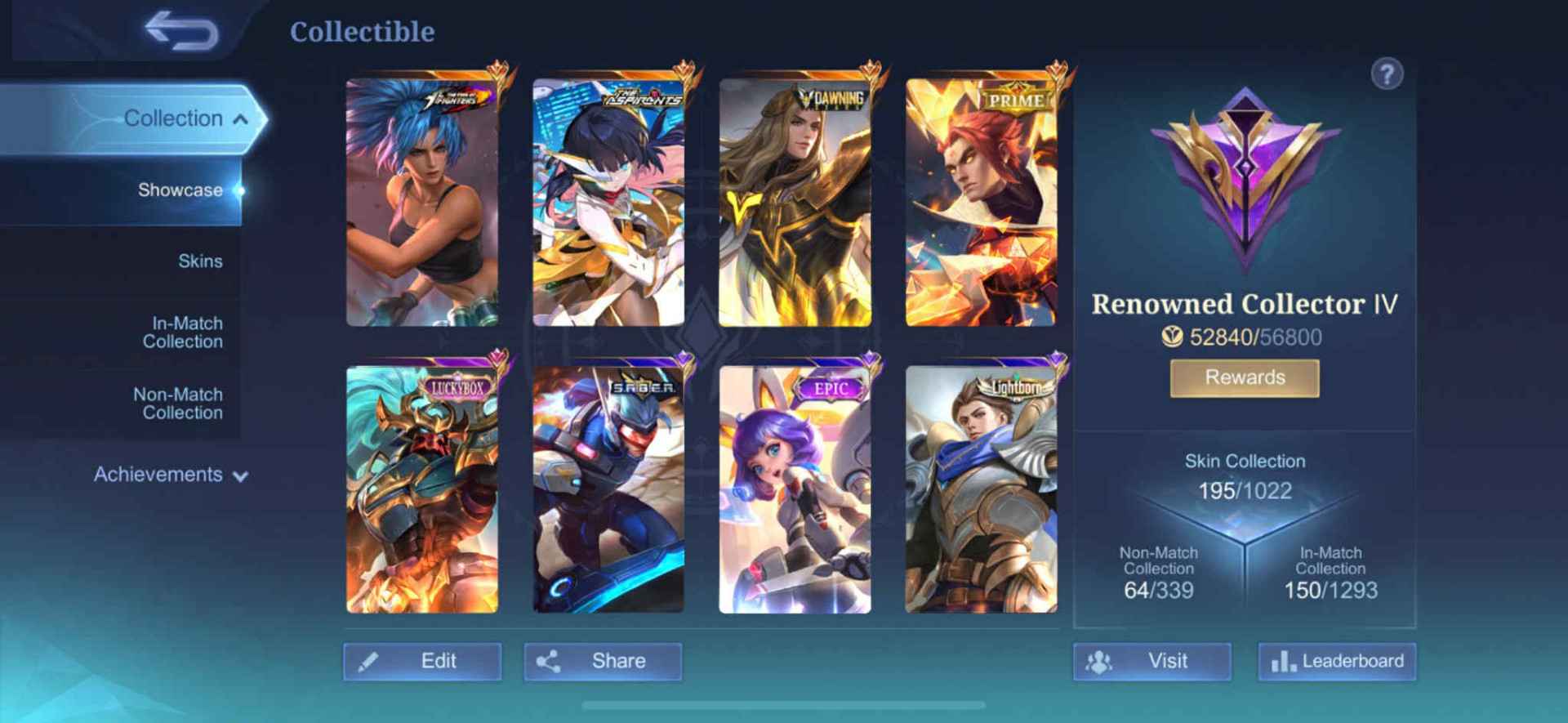
Task: Click the Showcase menu entry
Action: (x=181, y=190)
